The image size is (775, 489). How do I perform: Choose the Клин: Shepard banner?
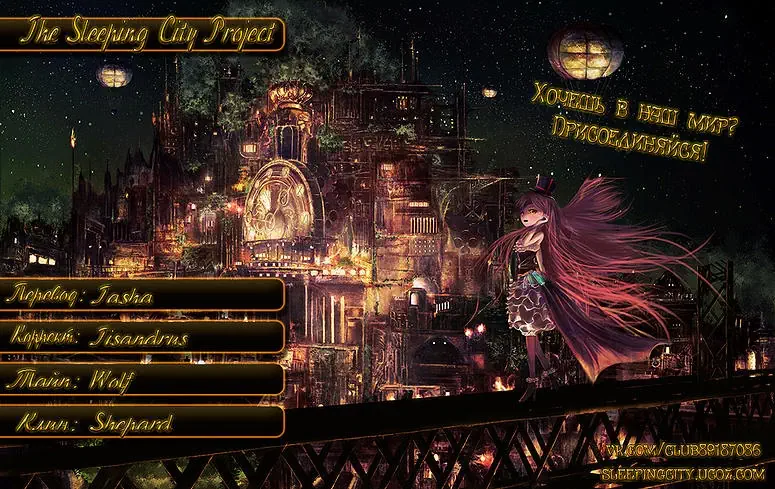pyautogui.click(x=142, y=422)
